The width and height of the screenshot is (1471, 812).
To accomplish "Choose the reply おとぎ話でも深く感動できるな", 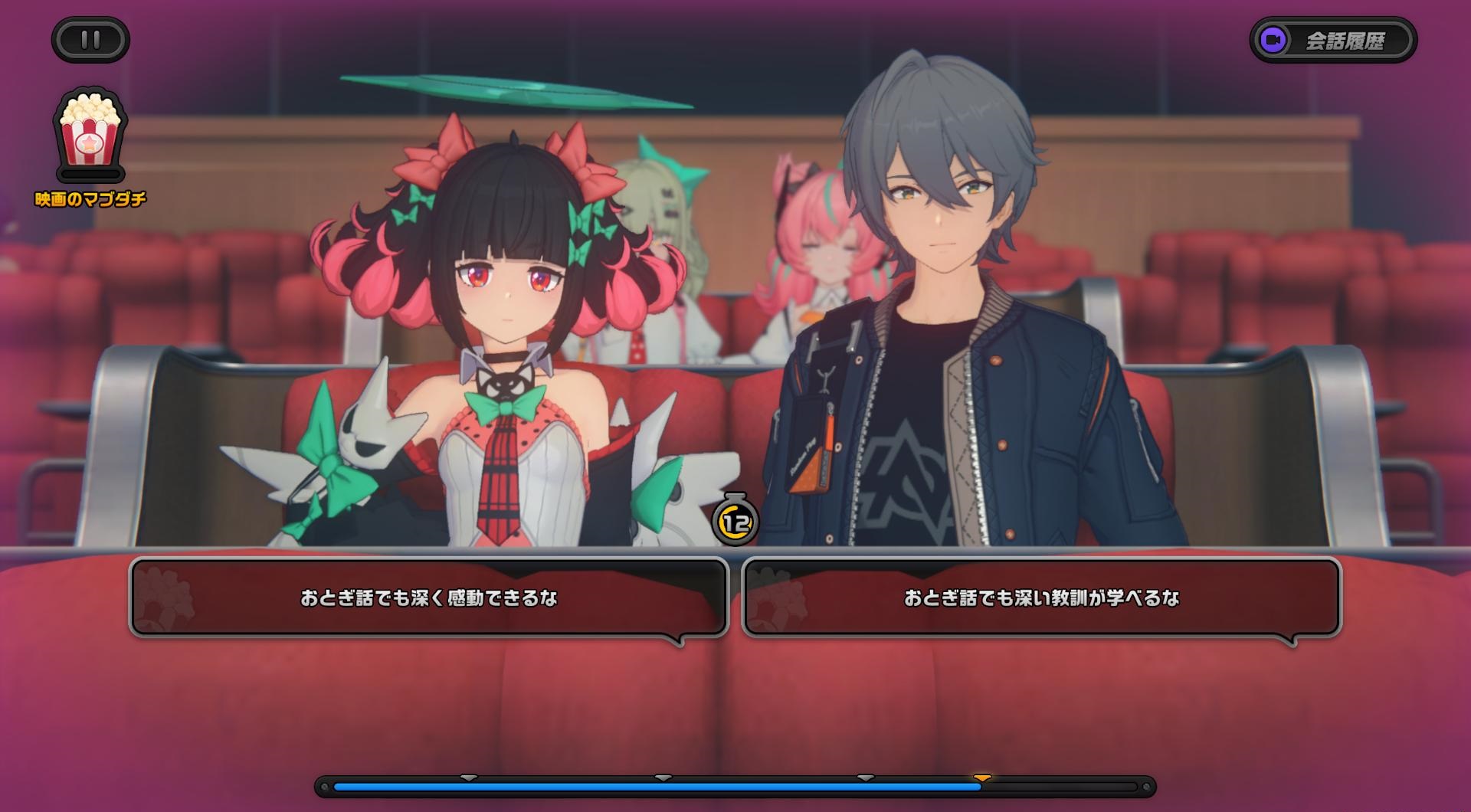I will tap(428, 598).
